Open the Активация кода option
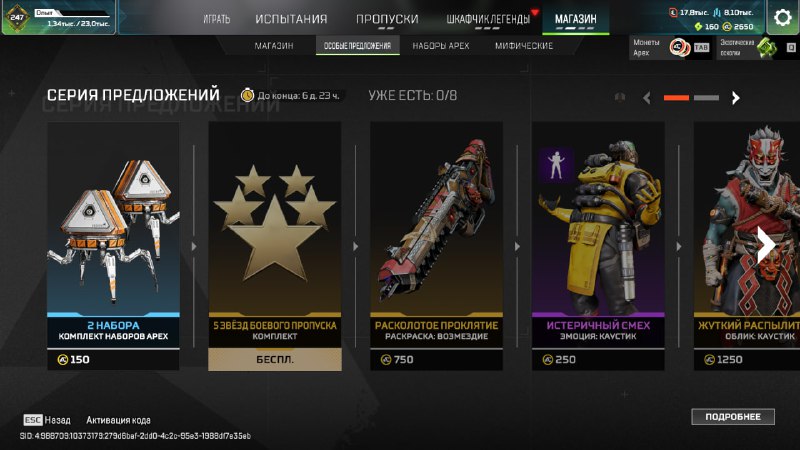800x450 pixels. 118,420
